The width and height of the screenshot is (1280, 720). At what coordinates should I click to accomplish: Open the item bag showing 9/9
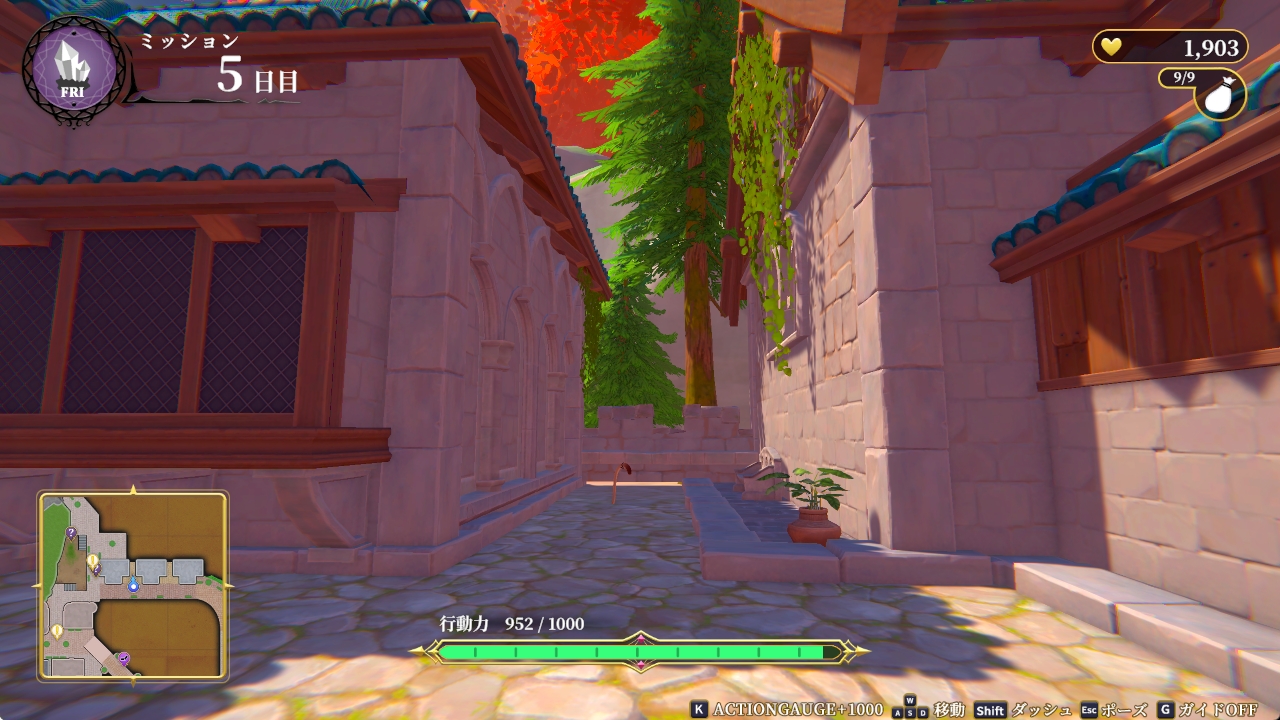click(x=1220, y=95)
